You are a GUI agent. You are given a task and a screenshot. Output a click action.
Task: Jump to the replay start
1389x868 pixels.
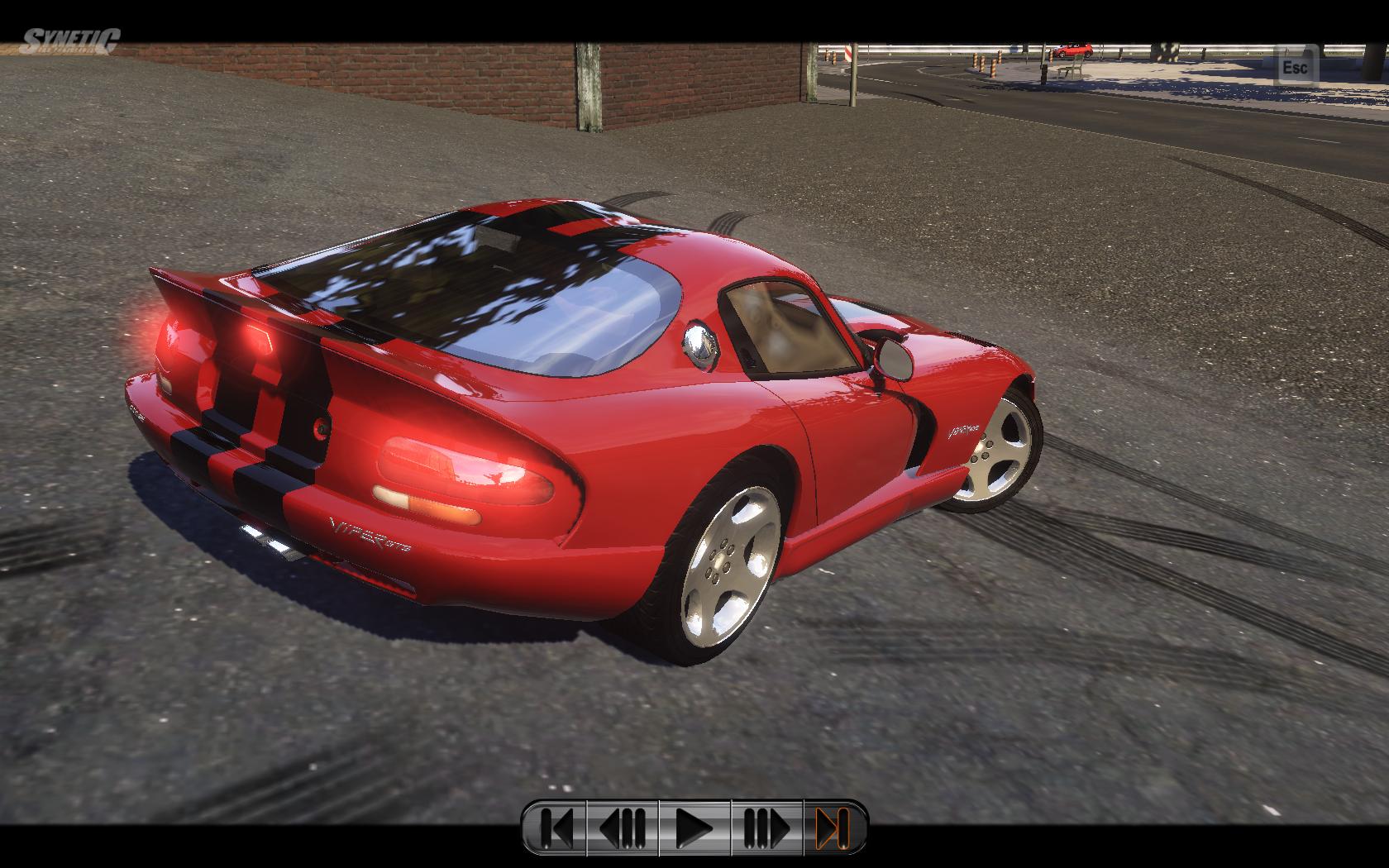coord(556,827)
